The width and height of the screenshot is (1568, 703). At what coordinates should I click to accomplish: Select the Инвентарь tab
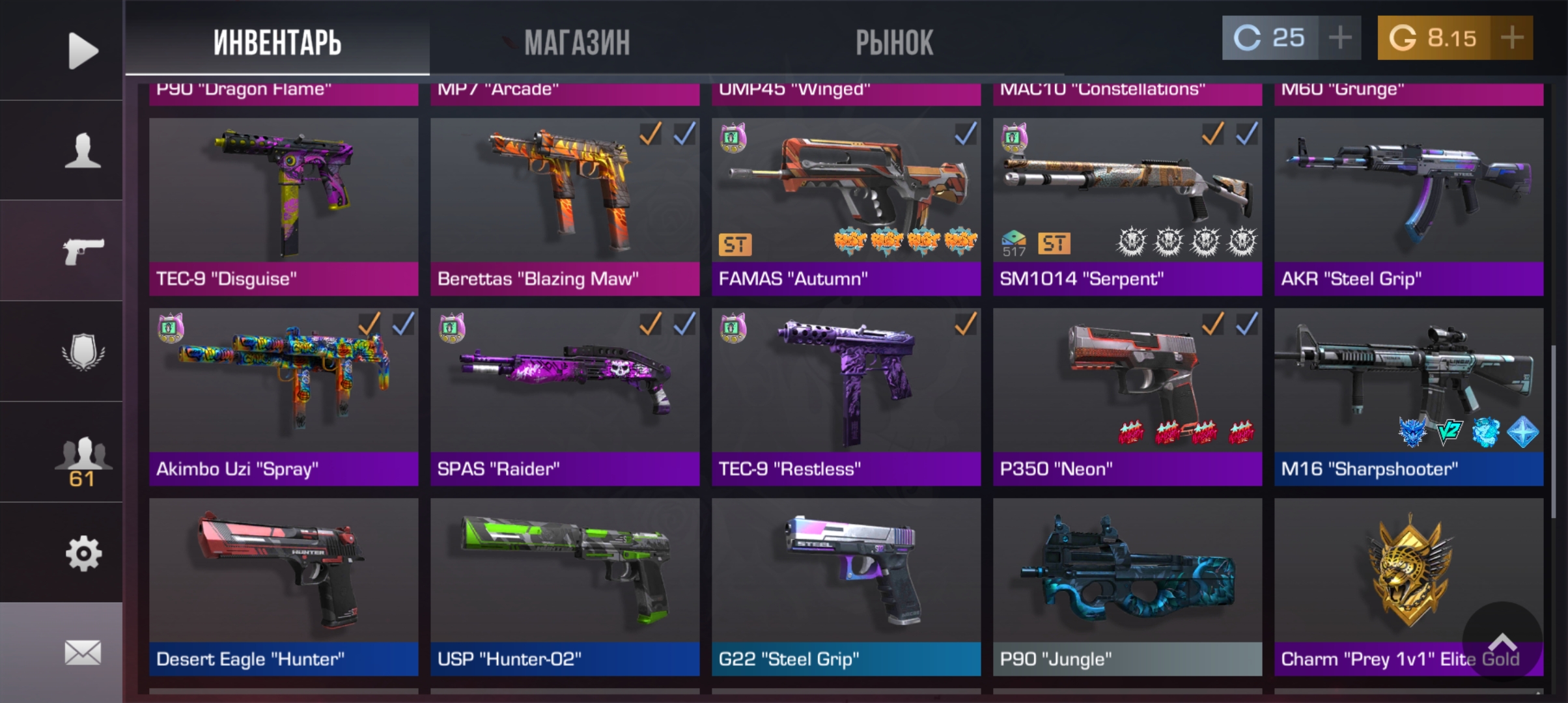(x=277, y=43)
